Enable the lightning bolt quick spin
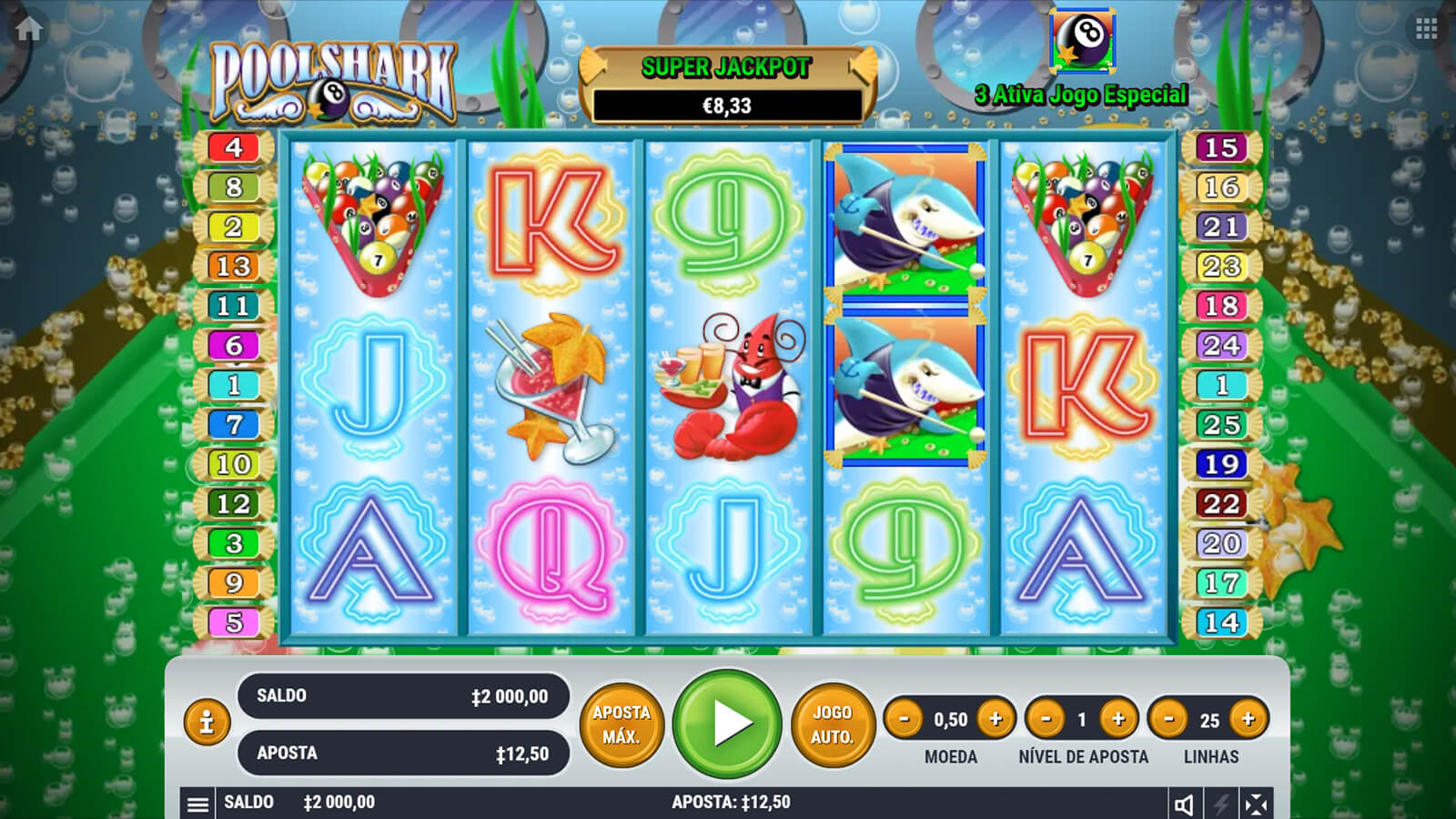Screen dimensions: 1456x819 [x=1220, y=804]
